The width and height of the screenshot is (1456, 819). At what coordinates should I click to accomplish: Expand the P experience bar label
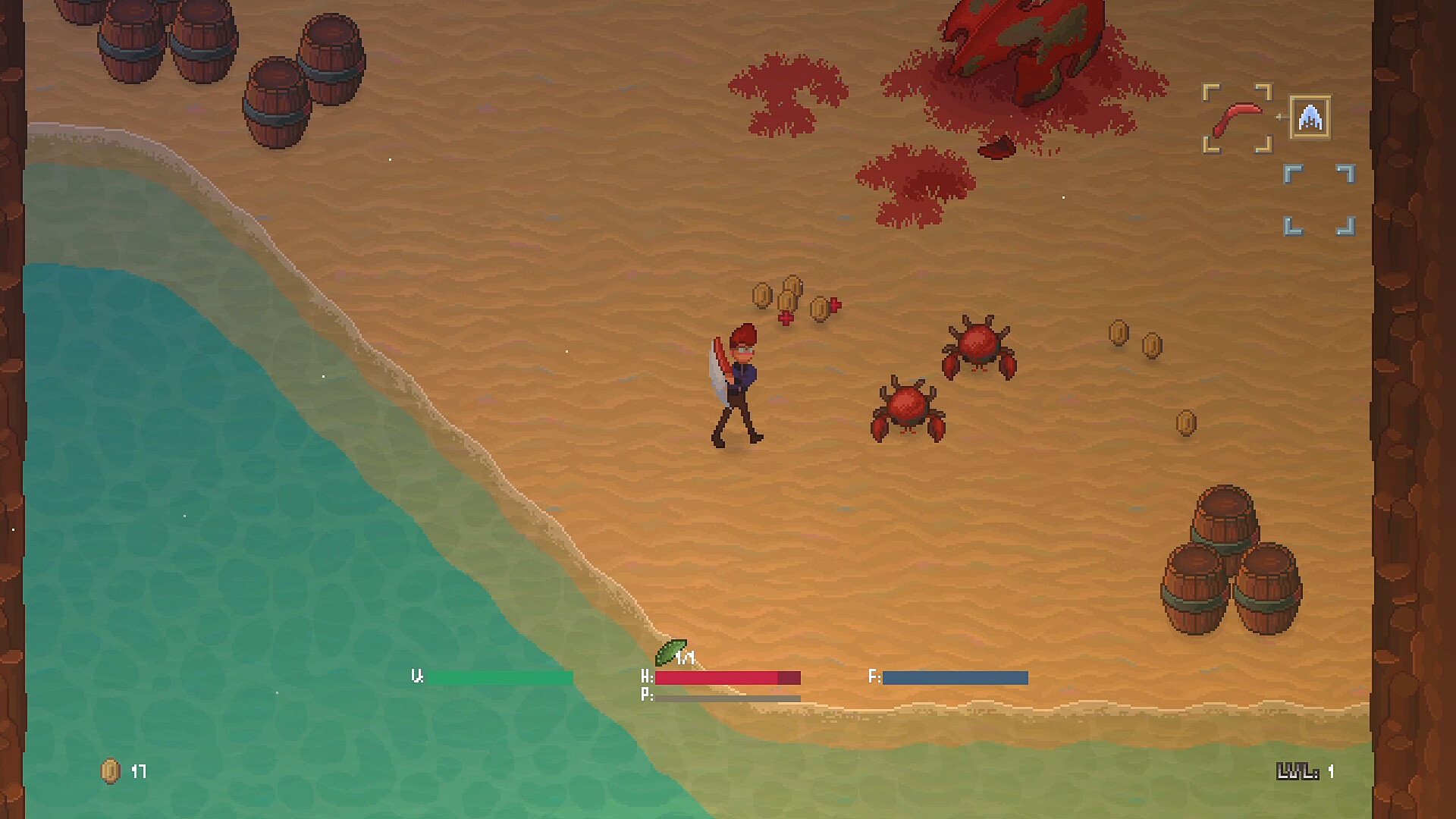[x=646, y=695]
